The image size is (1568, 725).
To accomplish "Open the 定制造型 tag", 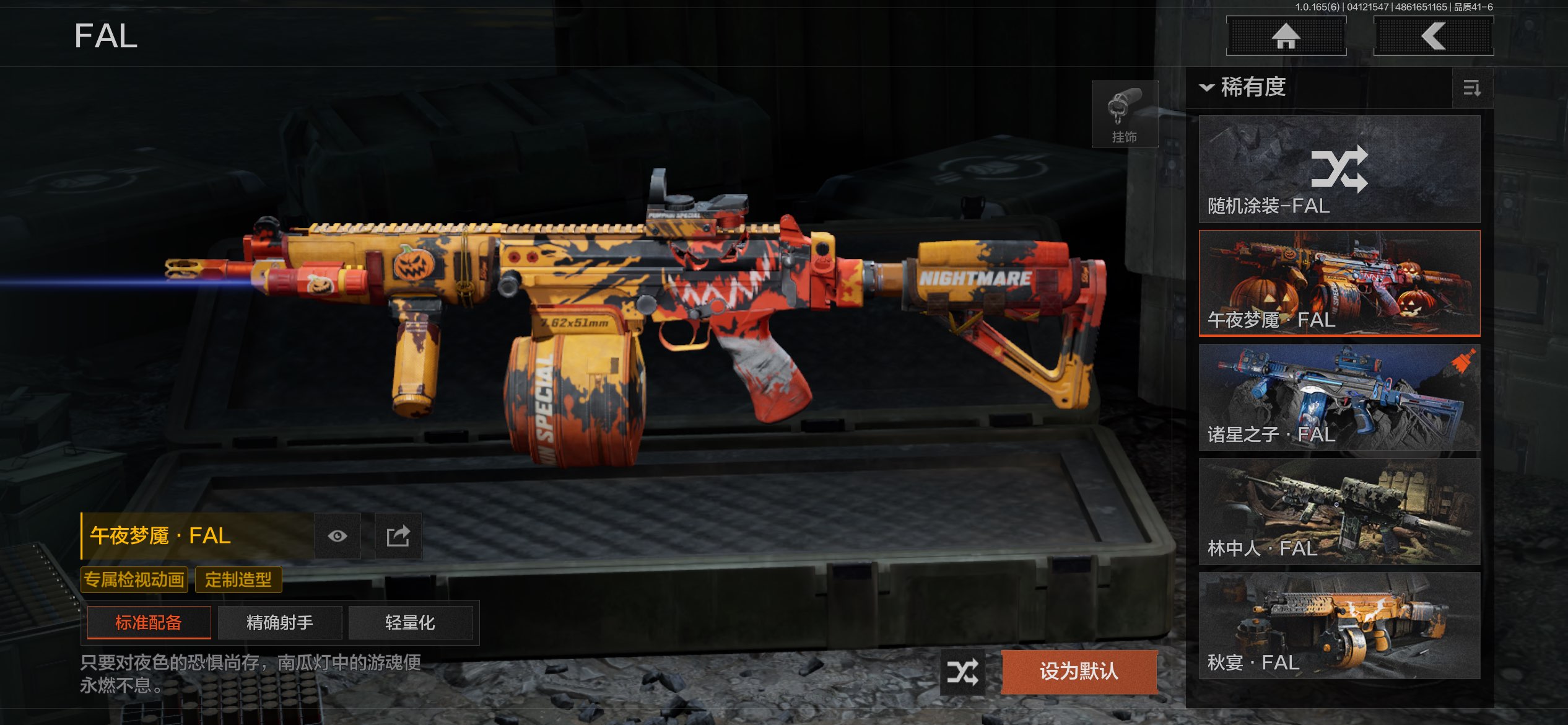I will (238, 580).
